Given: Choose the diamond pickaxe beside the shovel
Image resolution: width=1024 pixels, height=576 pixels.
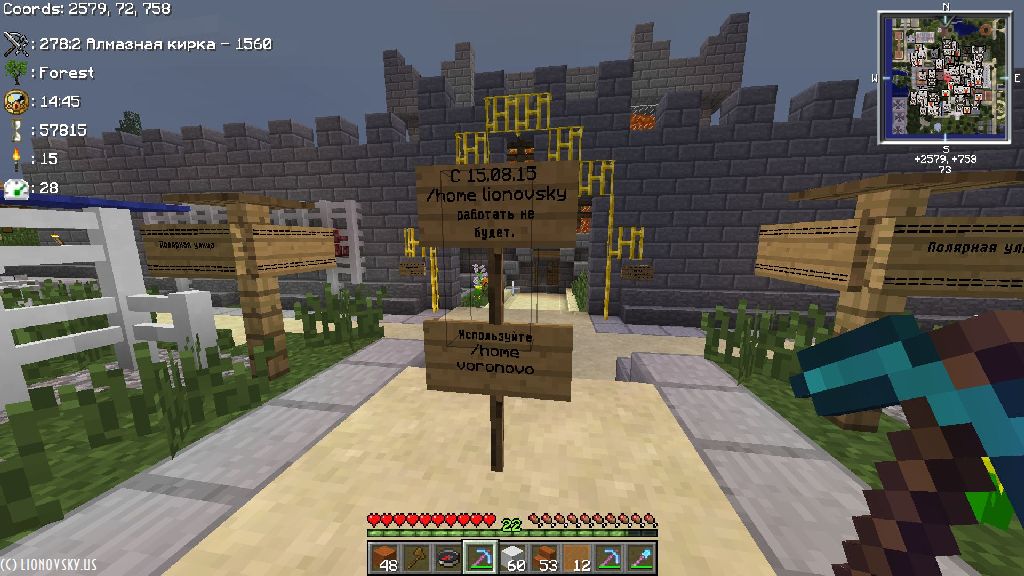Looking at the screenshot, I should click(x=610, y=558).
